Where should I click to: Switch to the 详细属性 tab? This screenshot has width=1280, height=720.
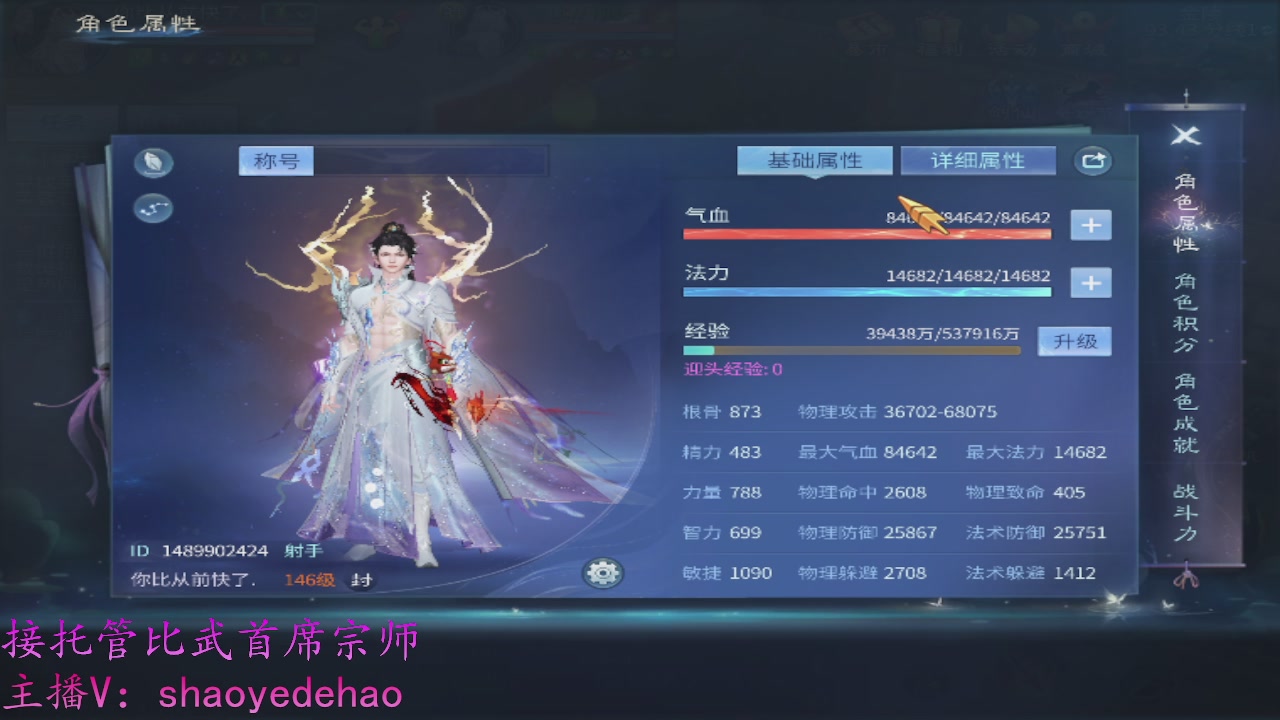(978, 159)
